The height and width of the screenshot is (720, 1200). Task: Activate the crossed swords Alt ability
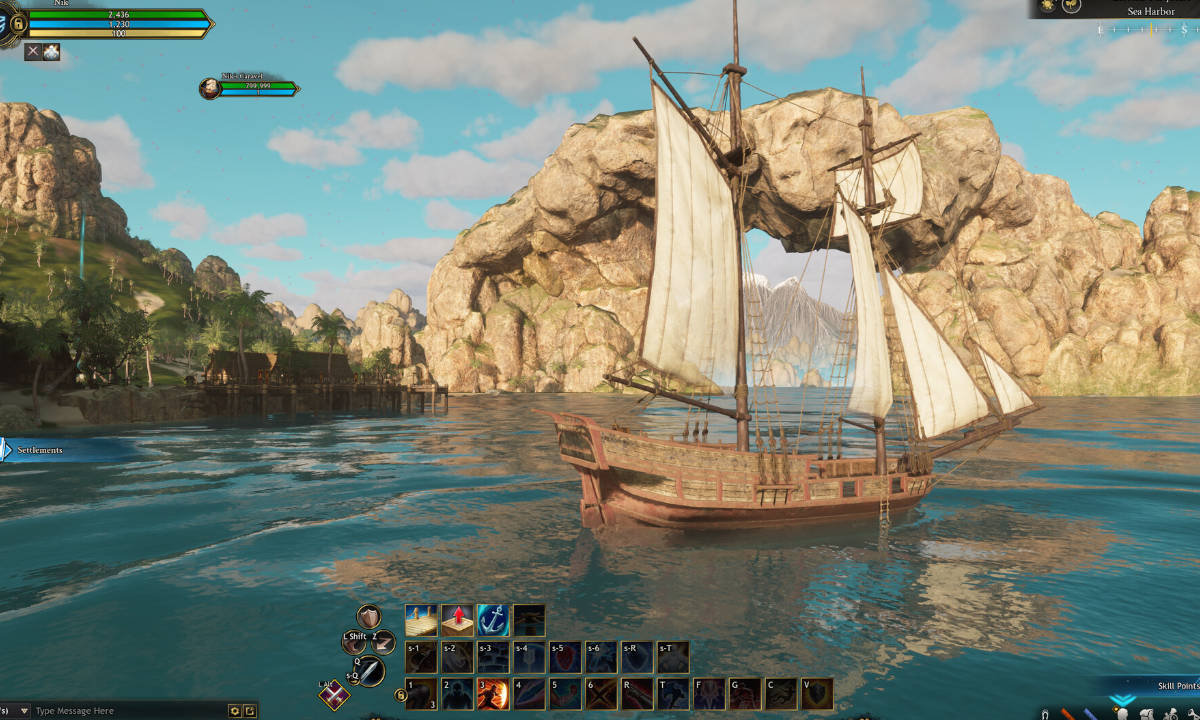[334, 695]
